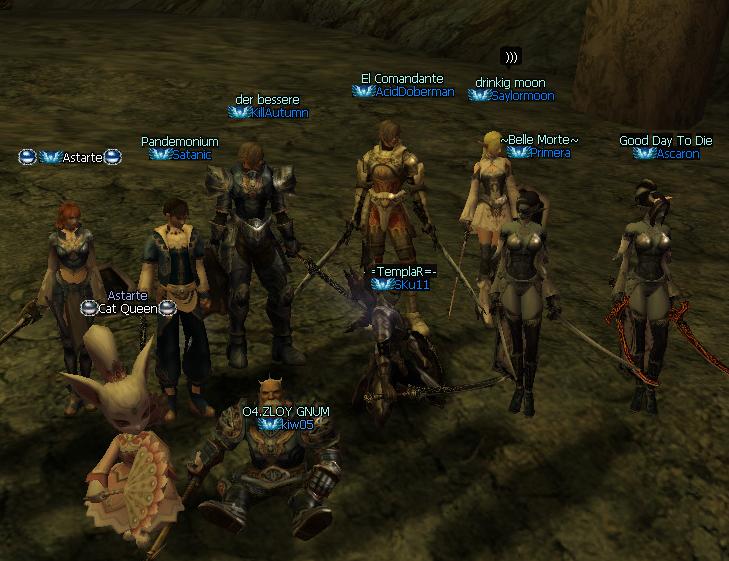Choose the Satanic player nameplate

pos(190,155)
